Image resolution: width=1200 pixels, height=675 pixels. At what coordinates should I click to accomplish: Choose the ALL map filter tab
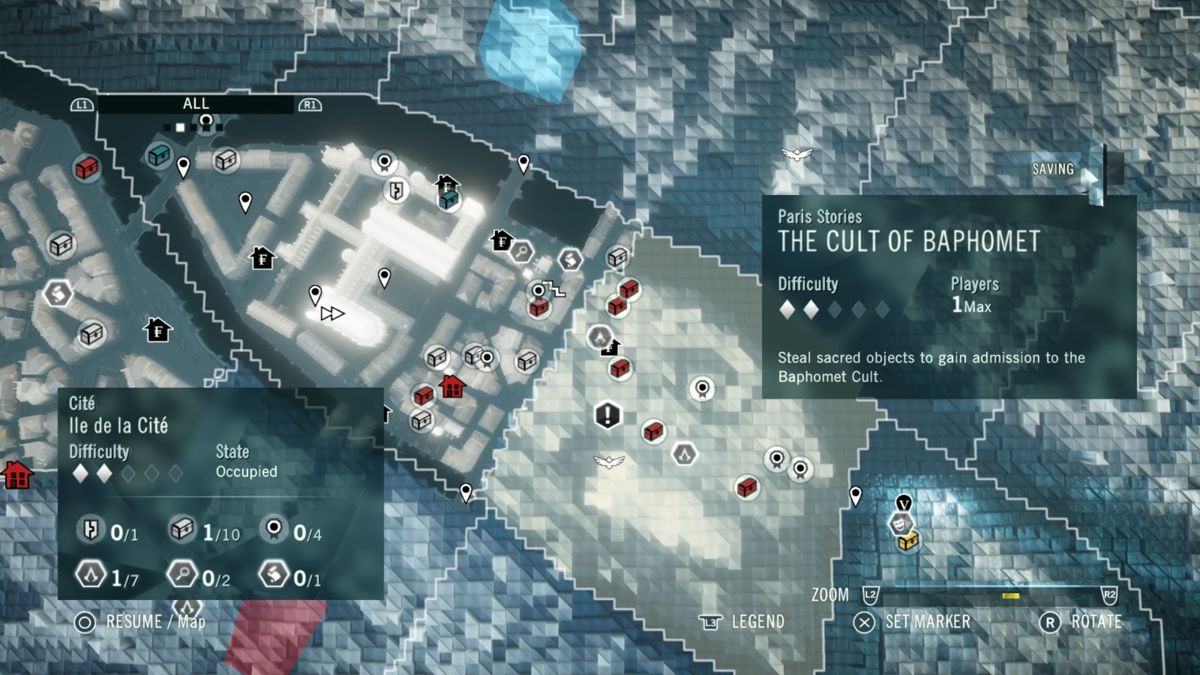[x=196, y=104]
